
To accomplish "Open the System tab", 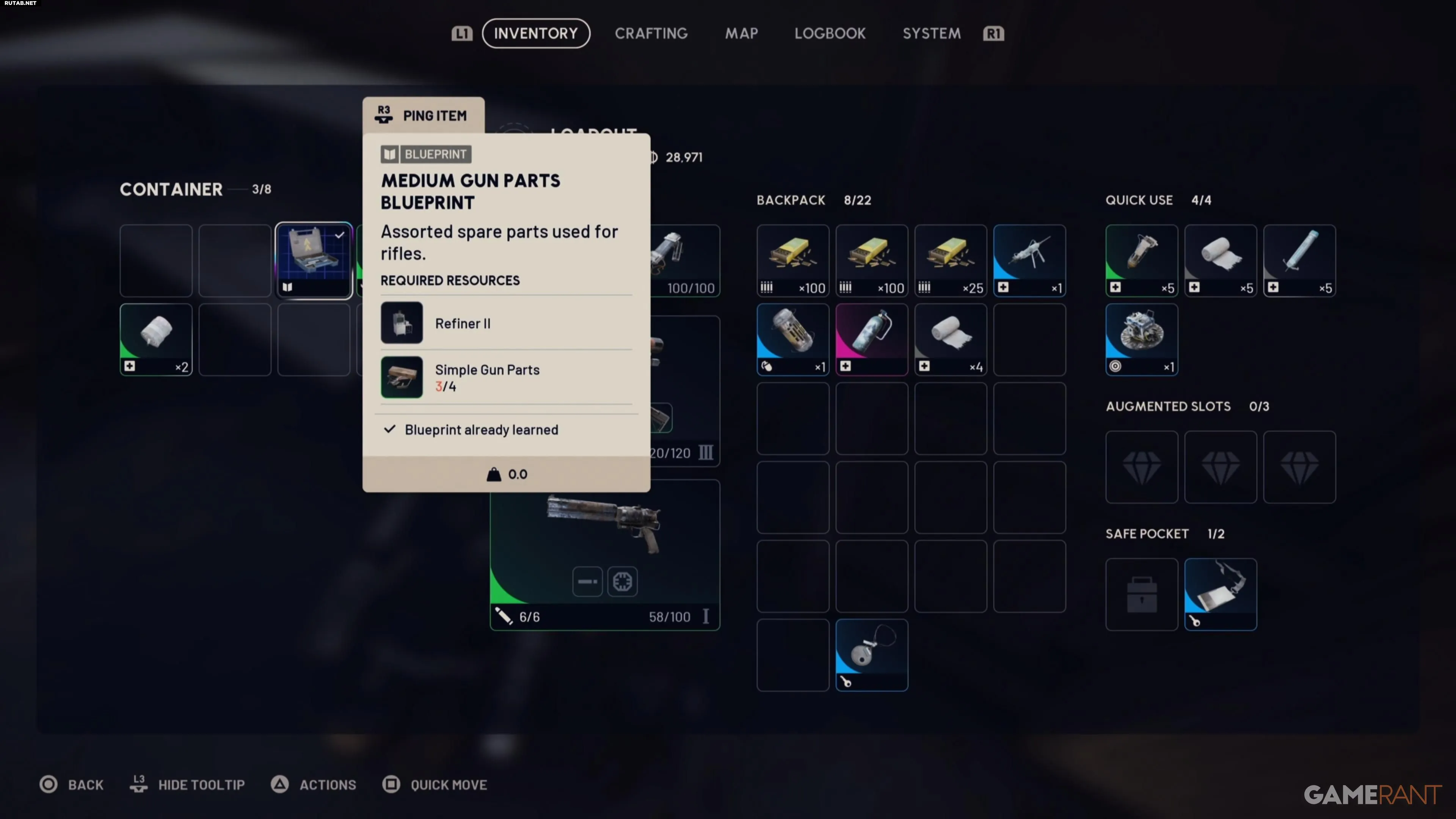I will (x=932, y=33).
